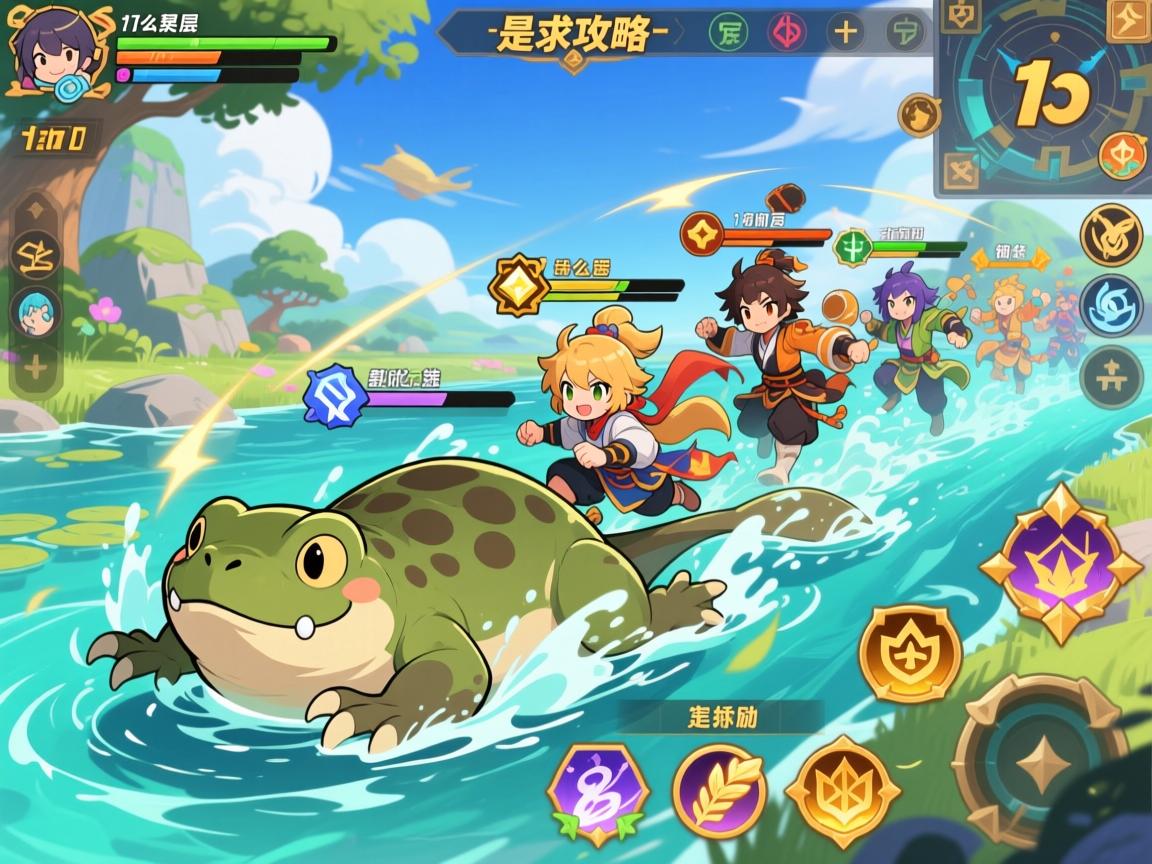The image size is (1152, 864).
Task: Select the blue-haired teammate portrait
Action: (x=35, y=311)
